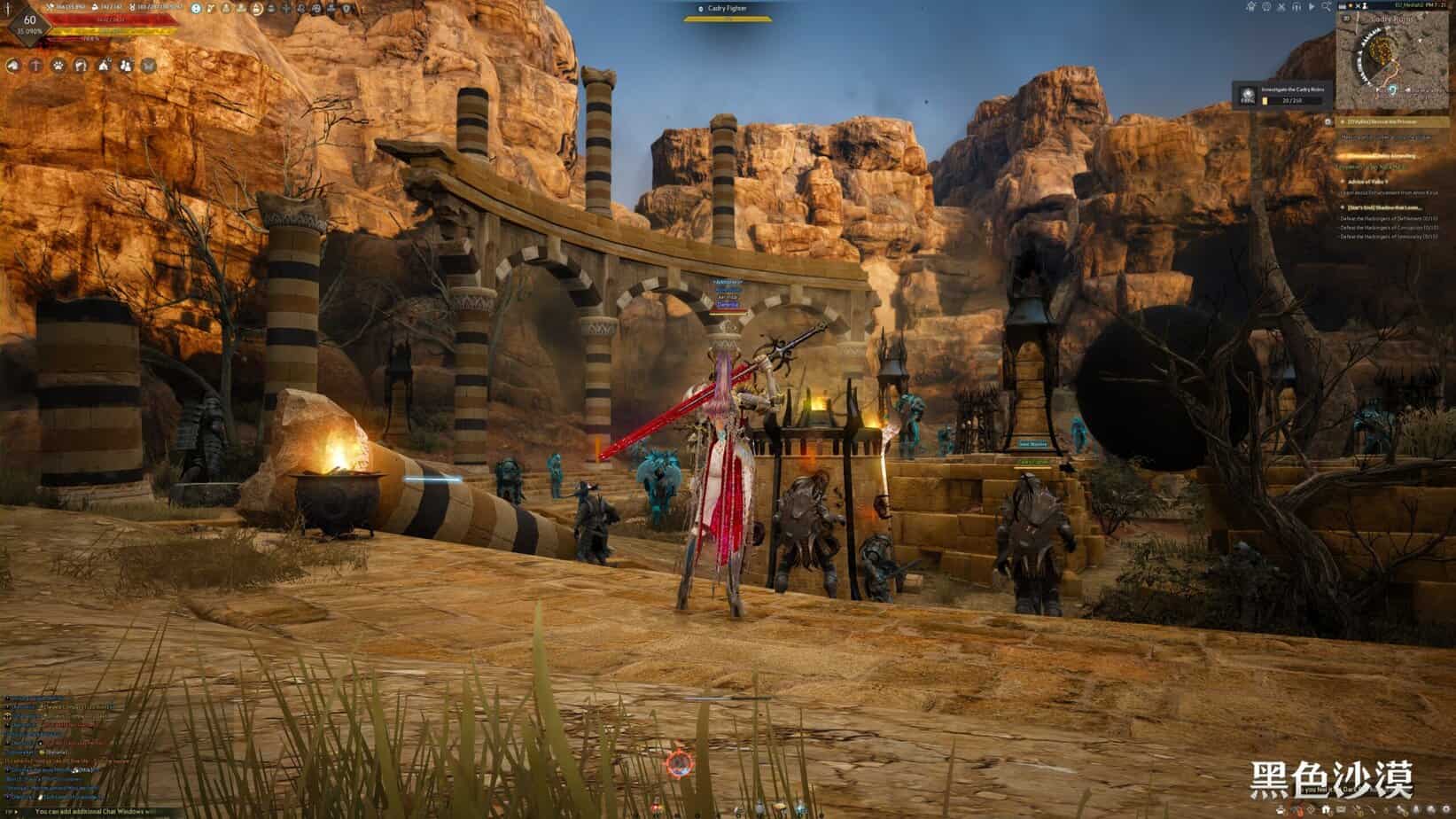The image size is (1456, 819).
Task: Open the friends list icon
Action: (125, 66)
